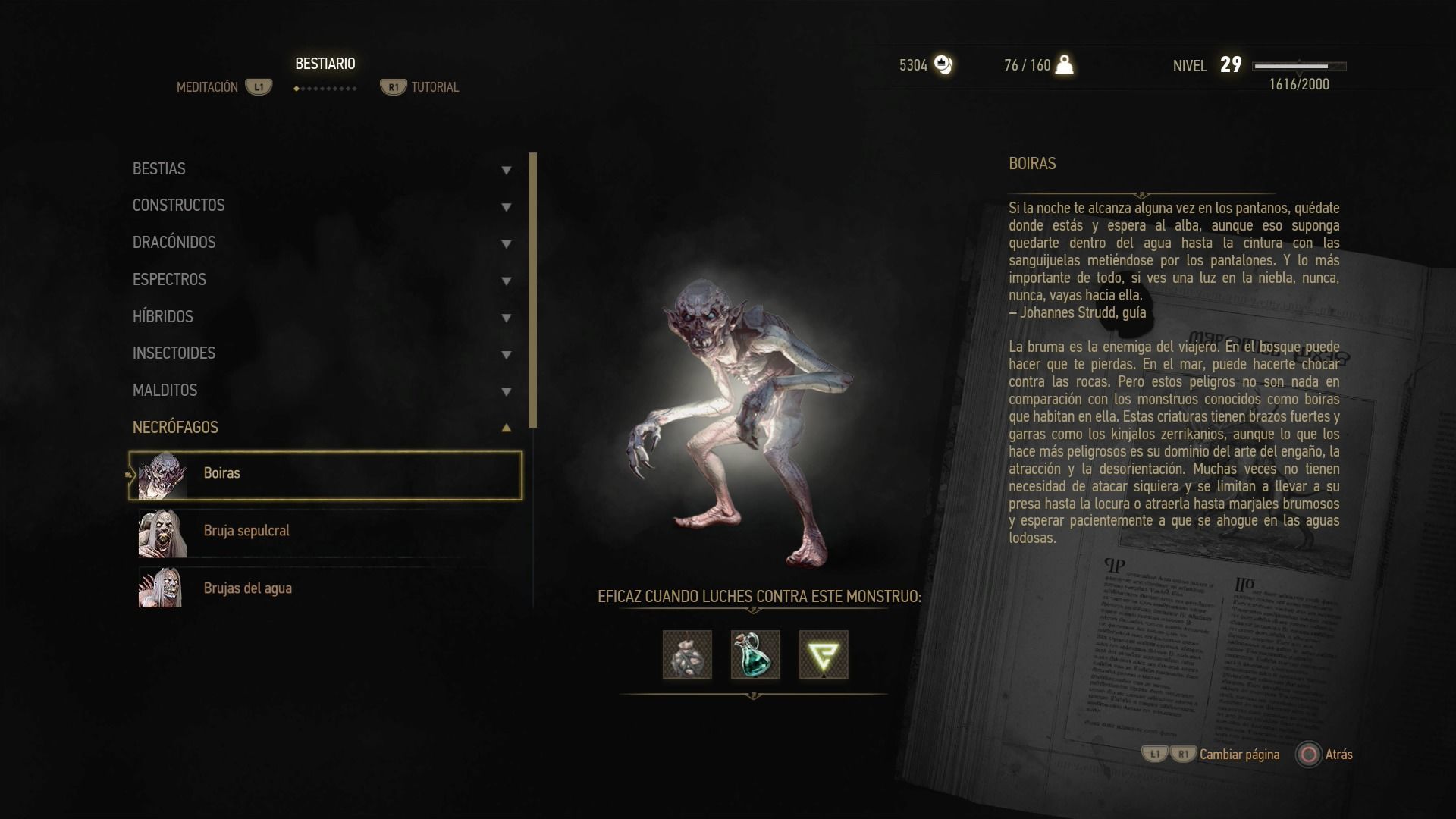Select the Quen sign icon
Viewport: 1456px width, 819px height.
tap(824, 655)
